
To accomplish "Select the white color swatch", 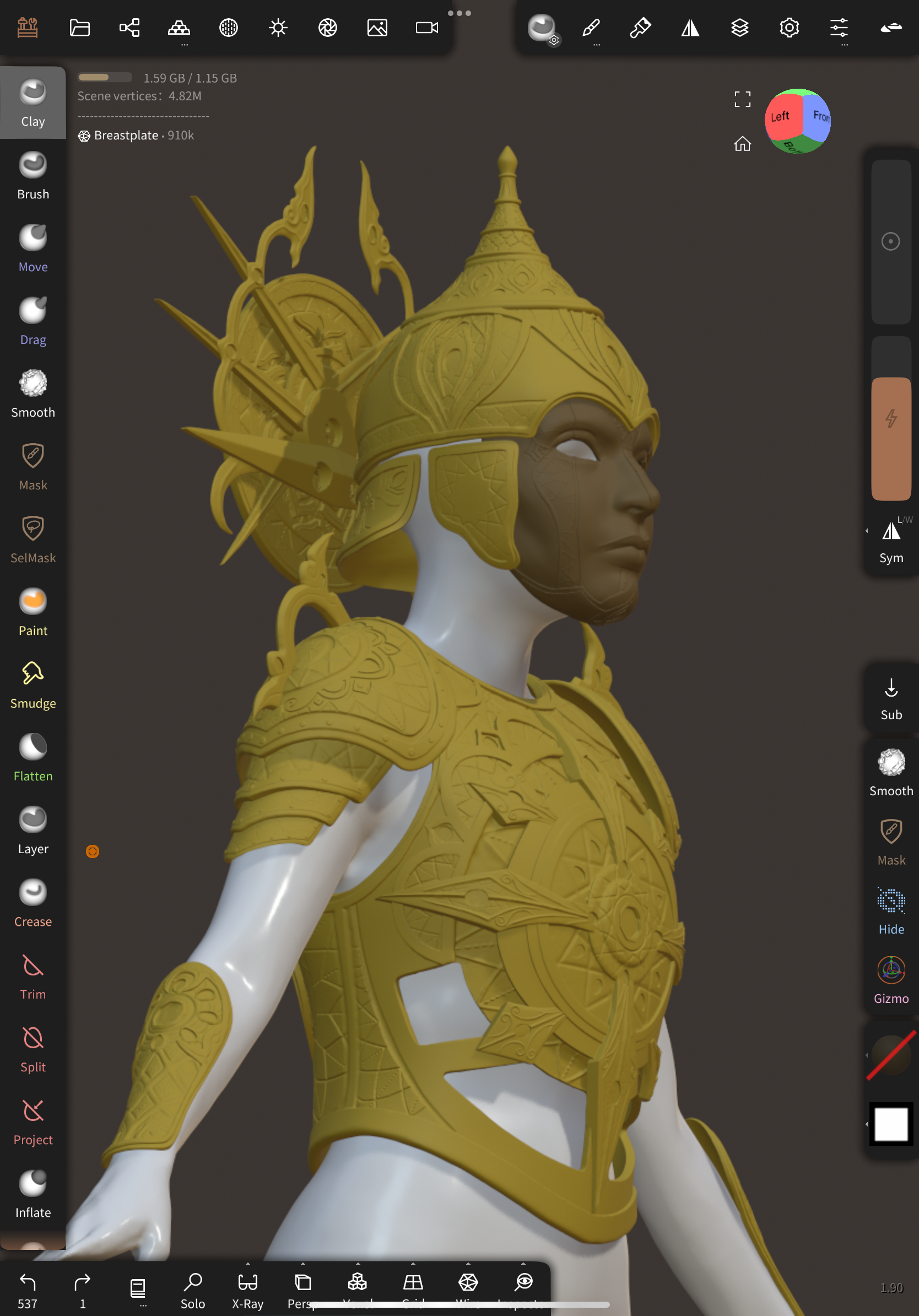I will [890, 1125].
